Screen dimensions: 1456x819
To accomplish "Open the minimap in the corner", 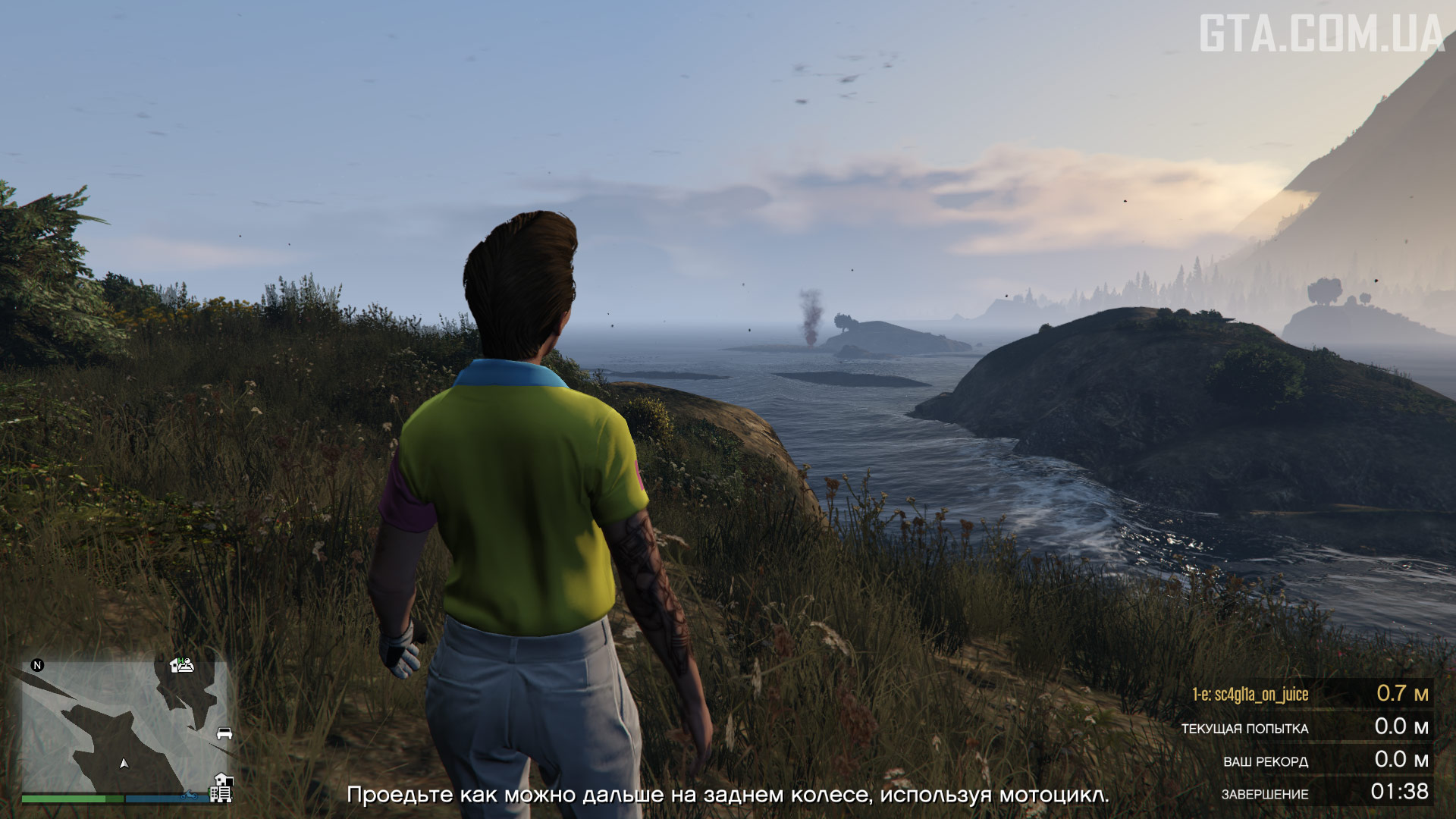I will pos(125,726).
